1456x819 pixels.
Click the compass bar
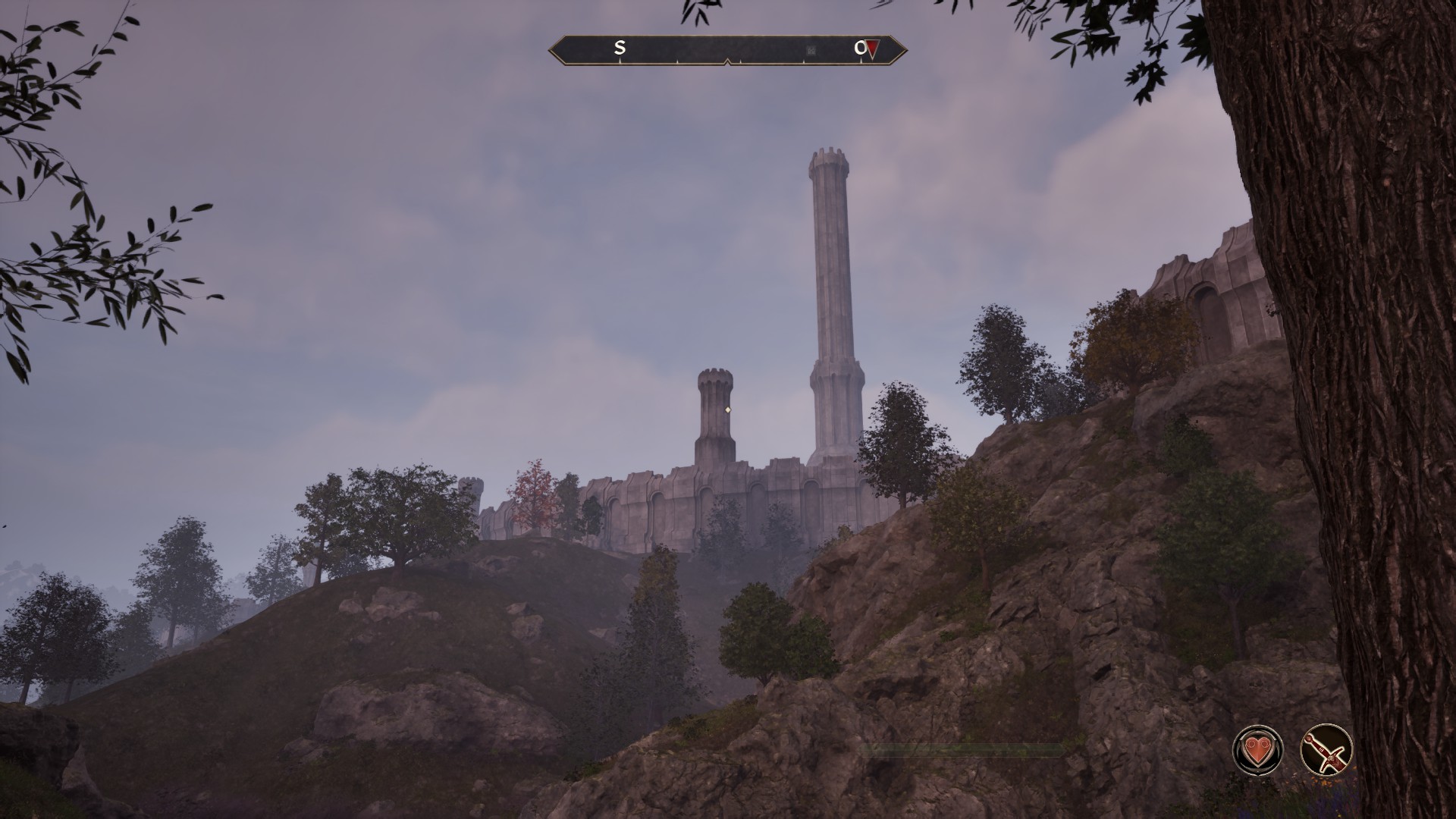pos(727,50)
